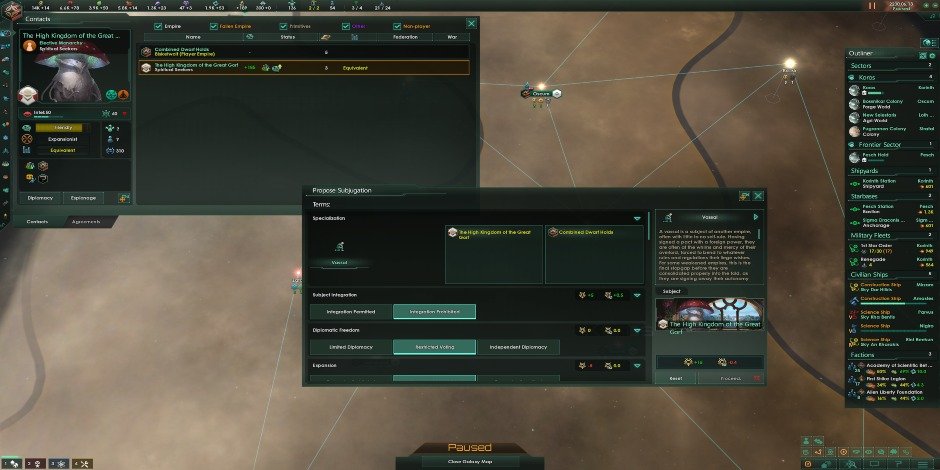The image size is (940, 470).
Task: Click the Close Galaxy Map button
Action: tap(469, 462)
